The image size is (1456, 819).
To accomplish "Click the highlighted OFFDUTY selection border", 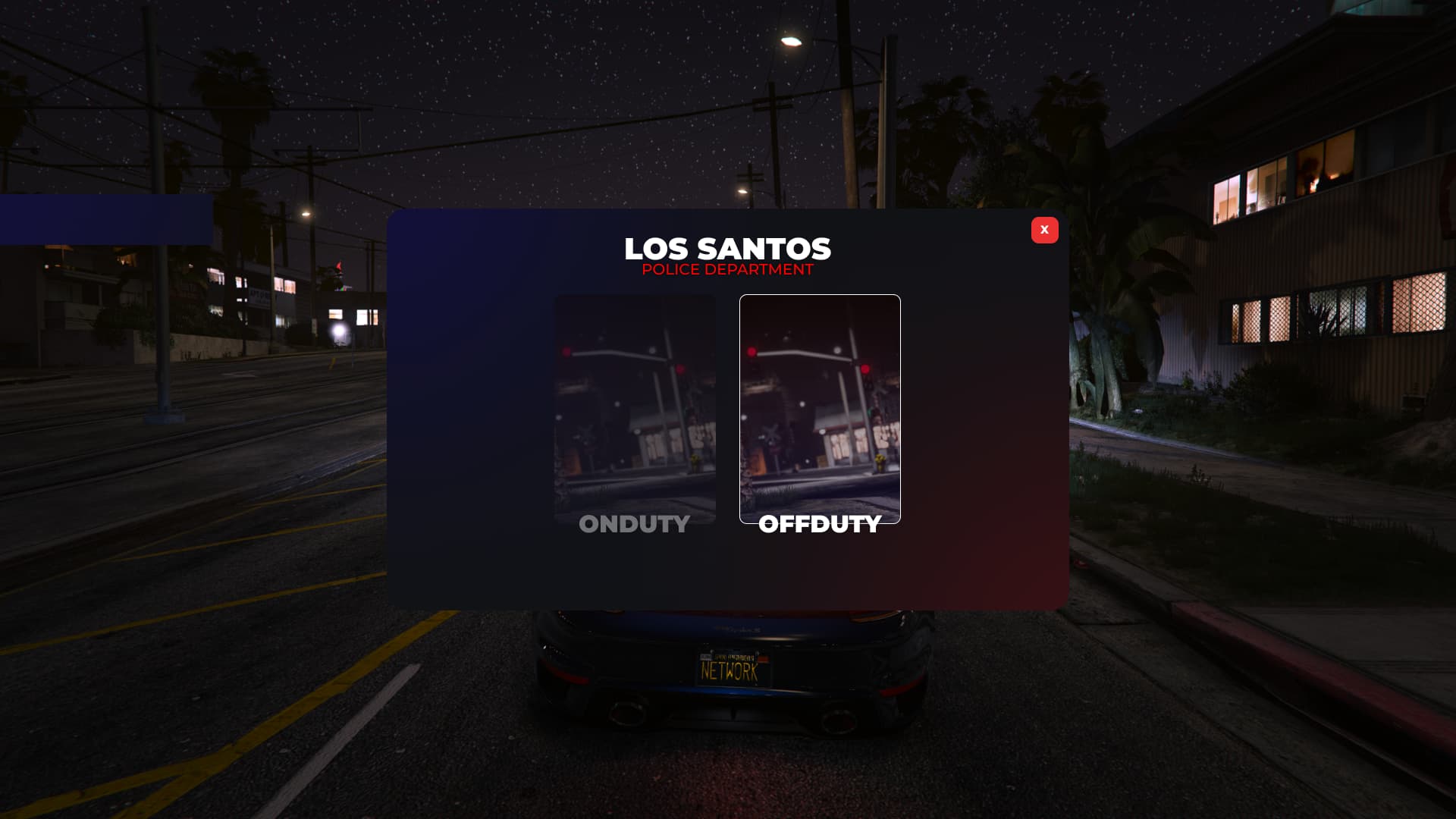I will pyautogui.click(x=820, y=297).
